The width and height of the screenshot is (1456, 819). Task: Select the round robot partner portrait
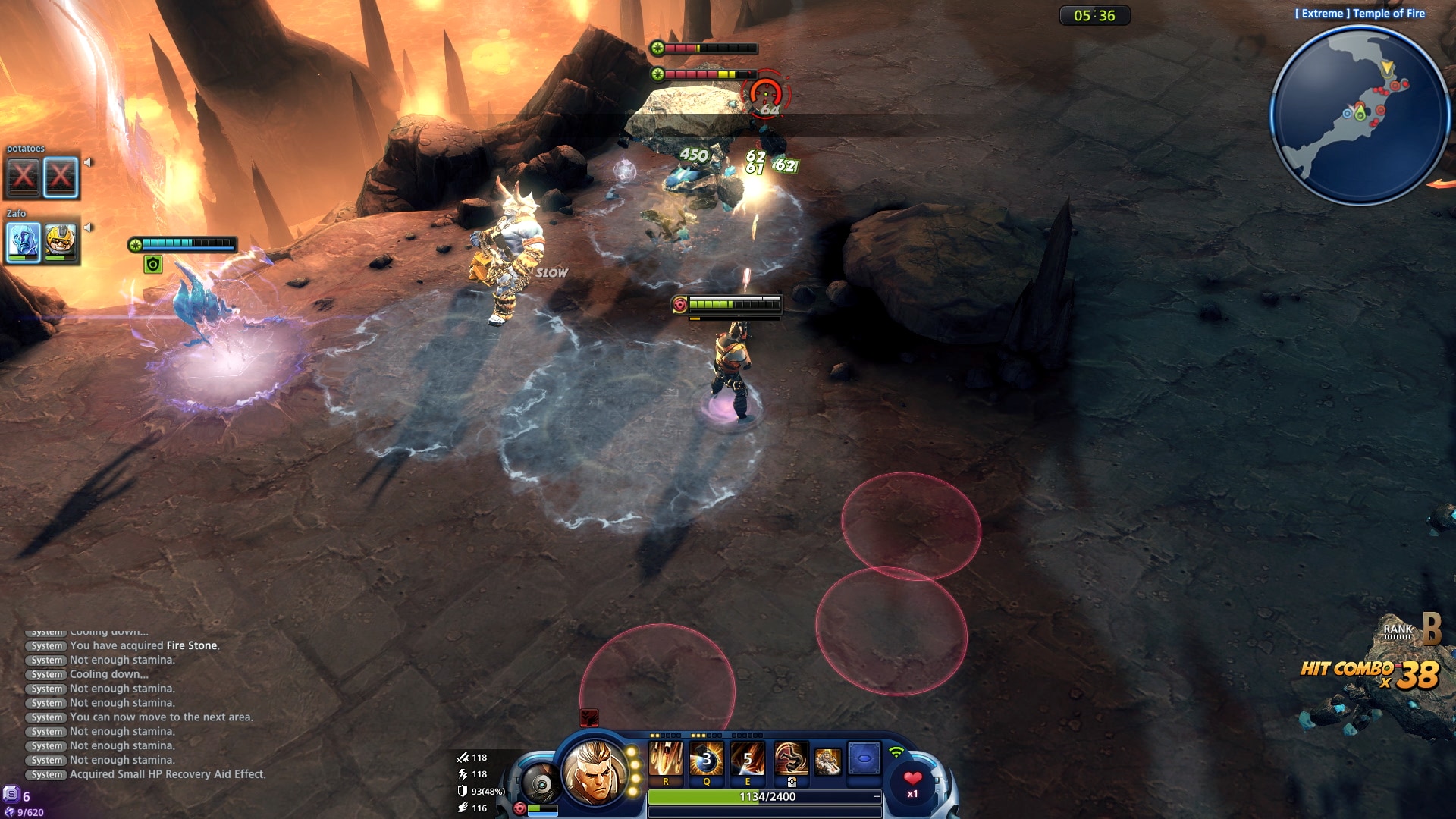(x=540, y=784)
